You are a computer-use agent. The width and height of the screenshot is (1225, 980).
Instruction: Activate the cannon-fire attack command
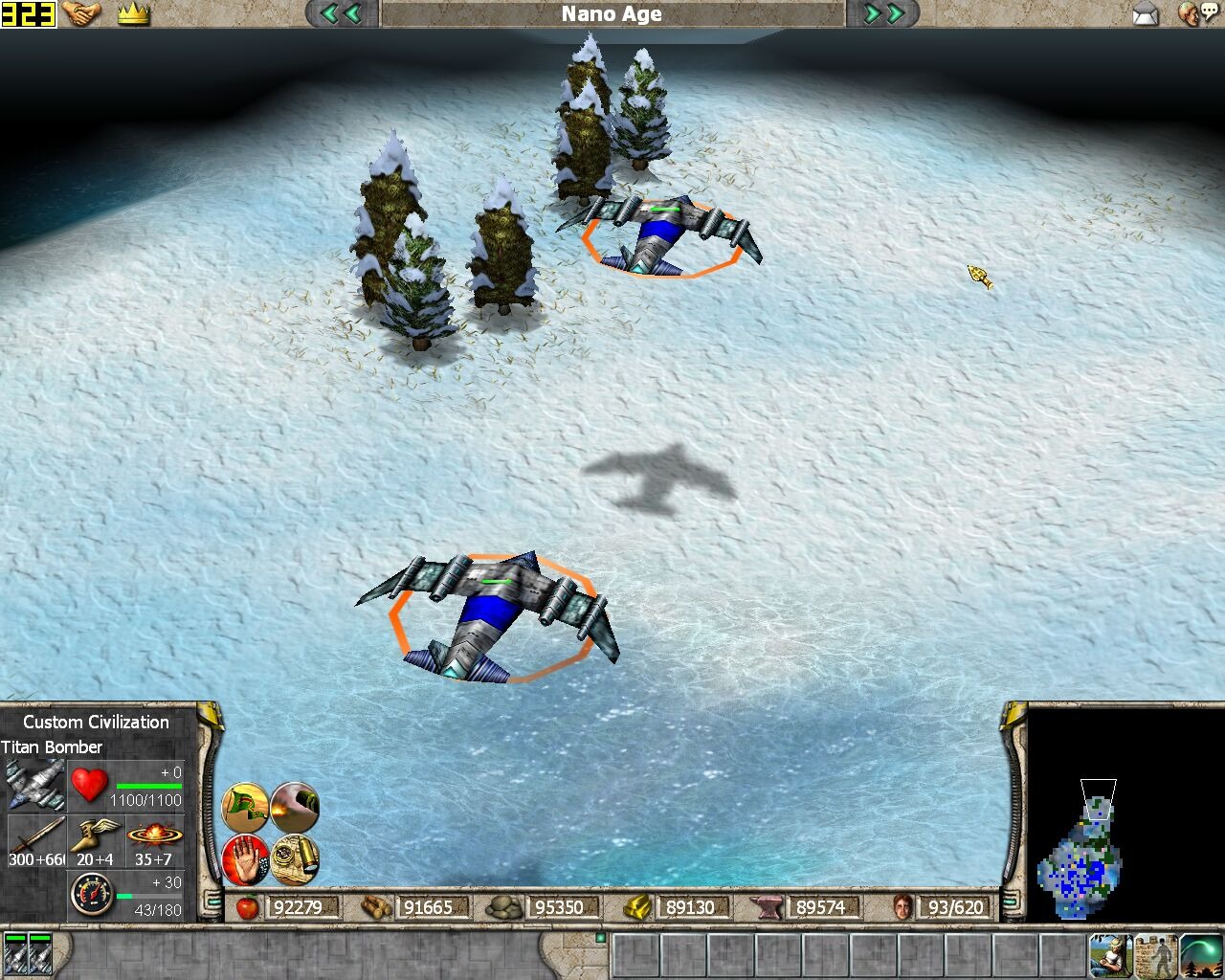pos(294,807)
